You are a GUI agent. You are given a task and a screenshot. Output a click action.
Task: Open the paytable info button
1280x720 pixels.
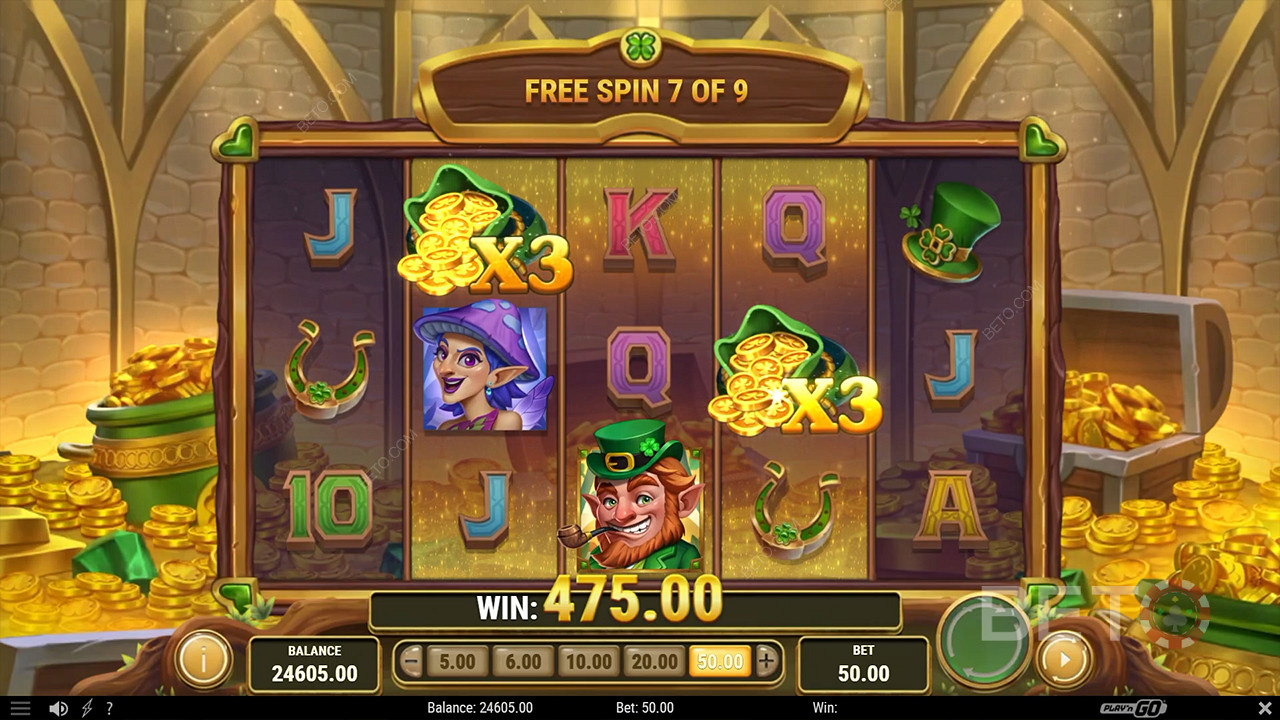point(203,660)
